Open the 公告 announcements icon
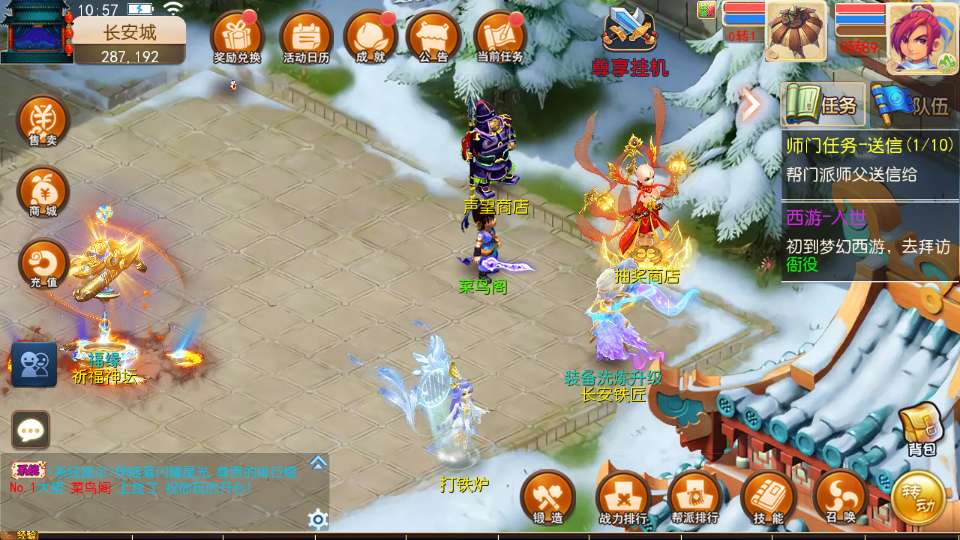This screenshot has width=960, height=540. (x=434, y=37)
